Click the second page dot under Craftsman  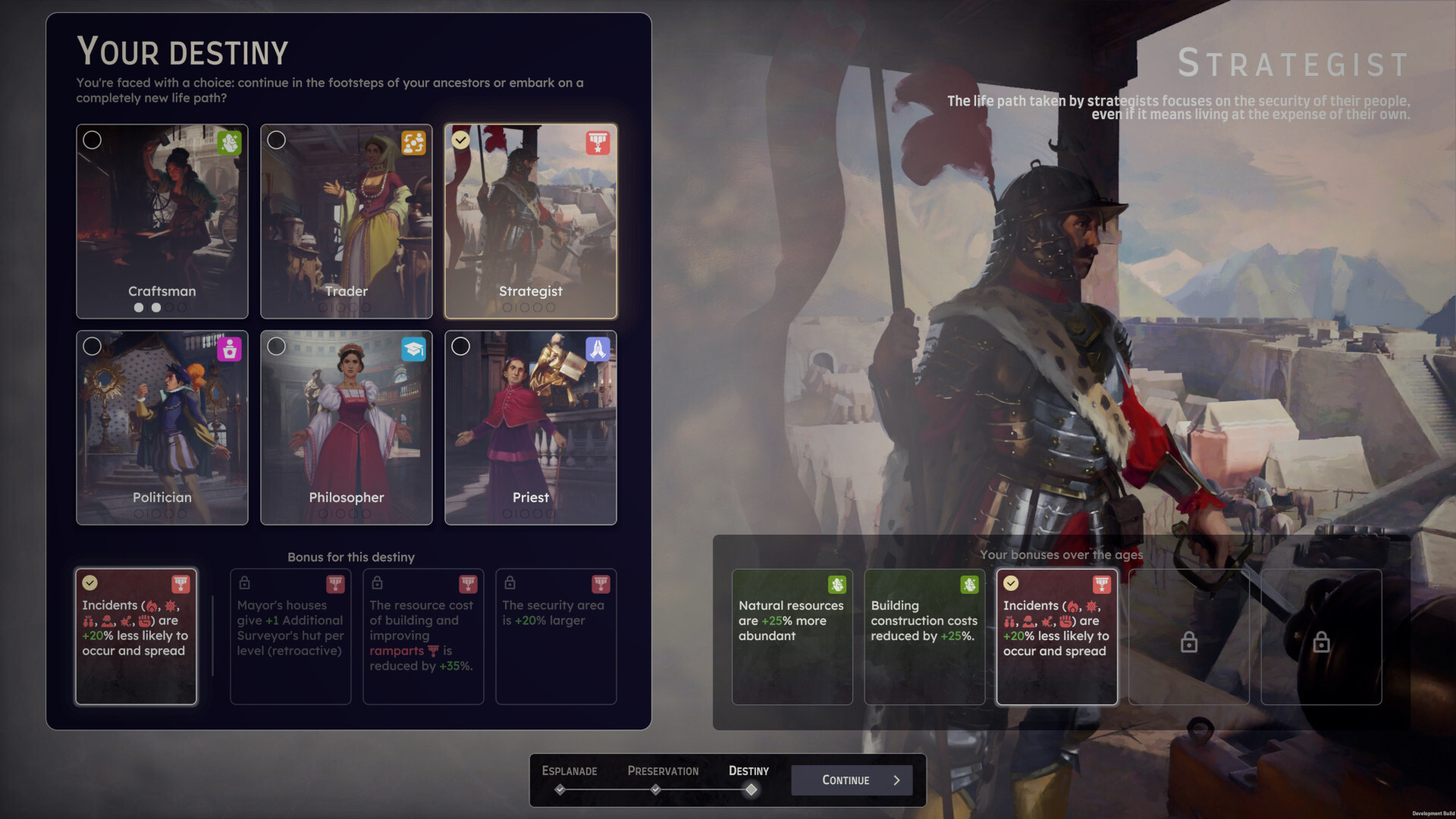156,308
